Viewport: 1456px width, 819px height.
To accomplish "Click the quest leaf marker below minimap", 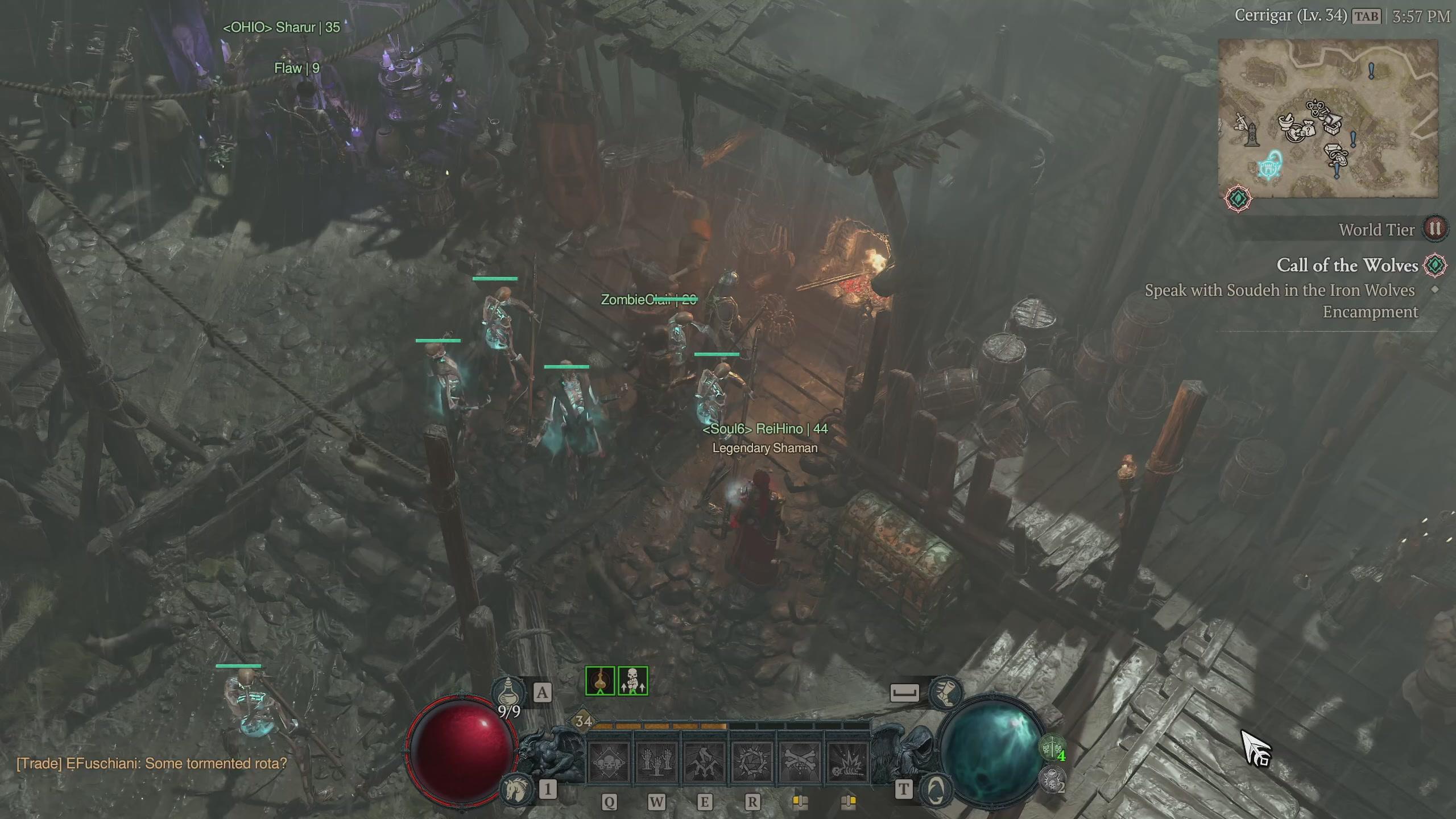I will 1238,198.
